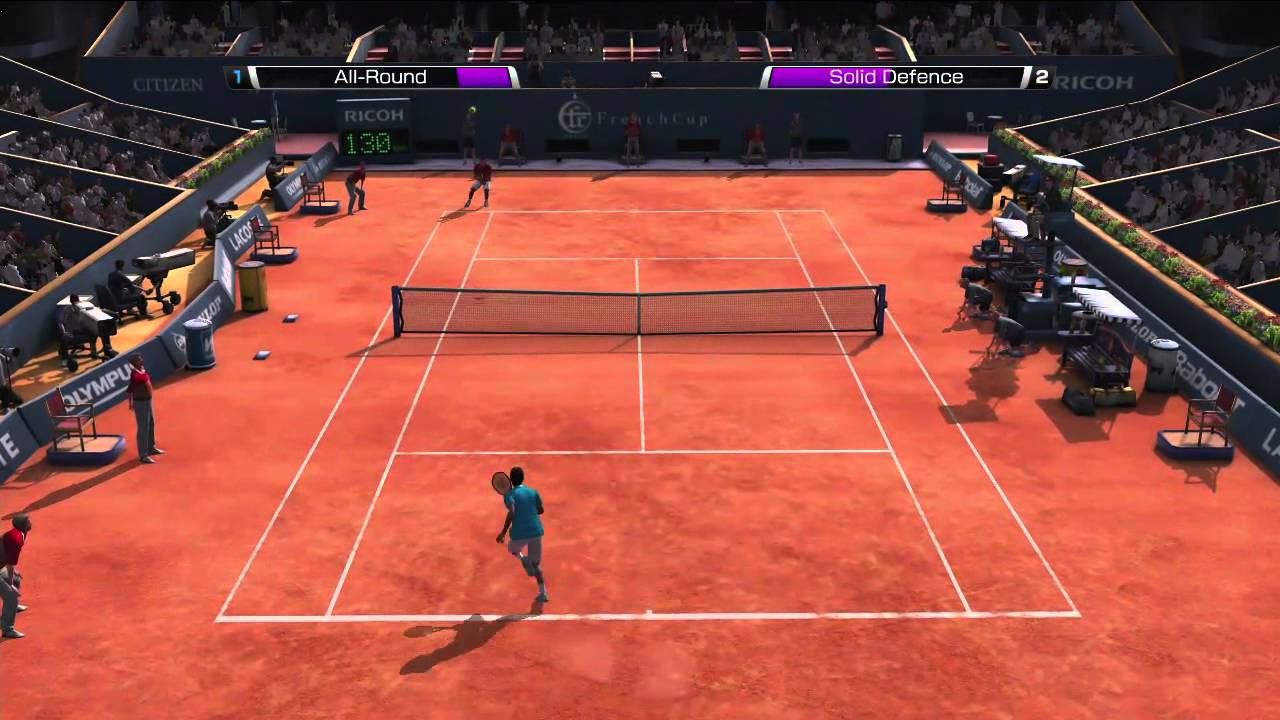Click the blue score badge showing 1
The width and height of the screenshot is (1280, 720).
[x=236, y=76]
